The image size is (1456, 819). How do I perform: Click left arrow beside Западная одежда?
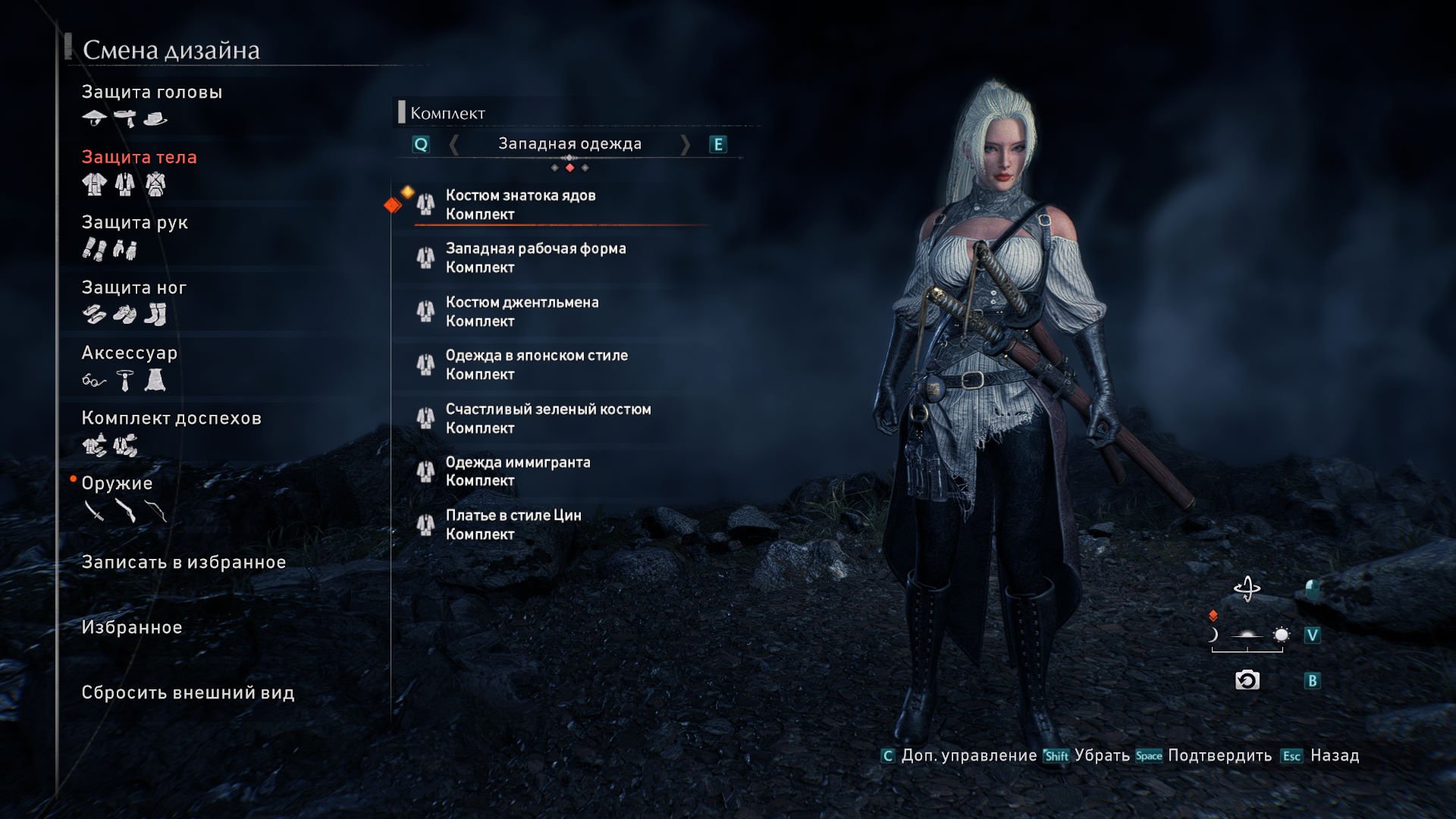[x=453, y=144]
